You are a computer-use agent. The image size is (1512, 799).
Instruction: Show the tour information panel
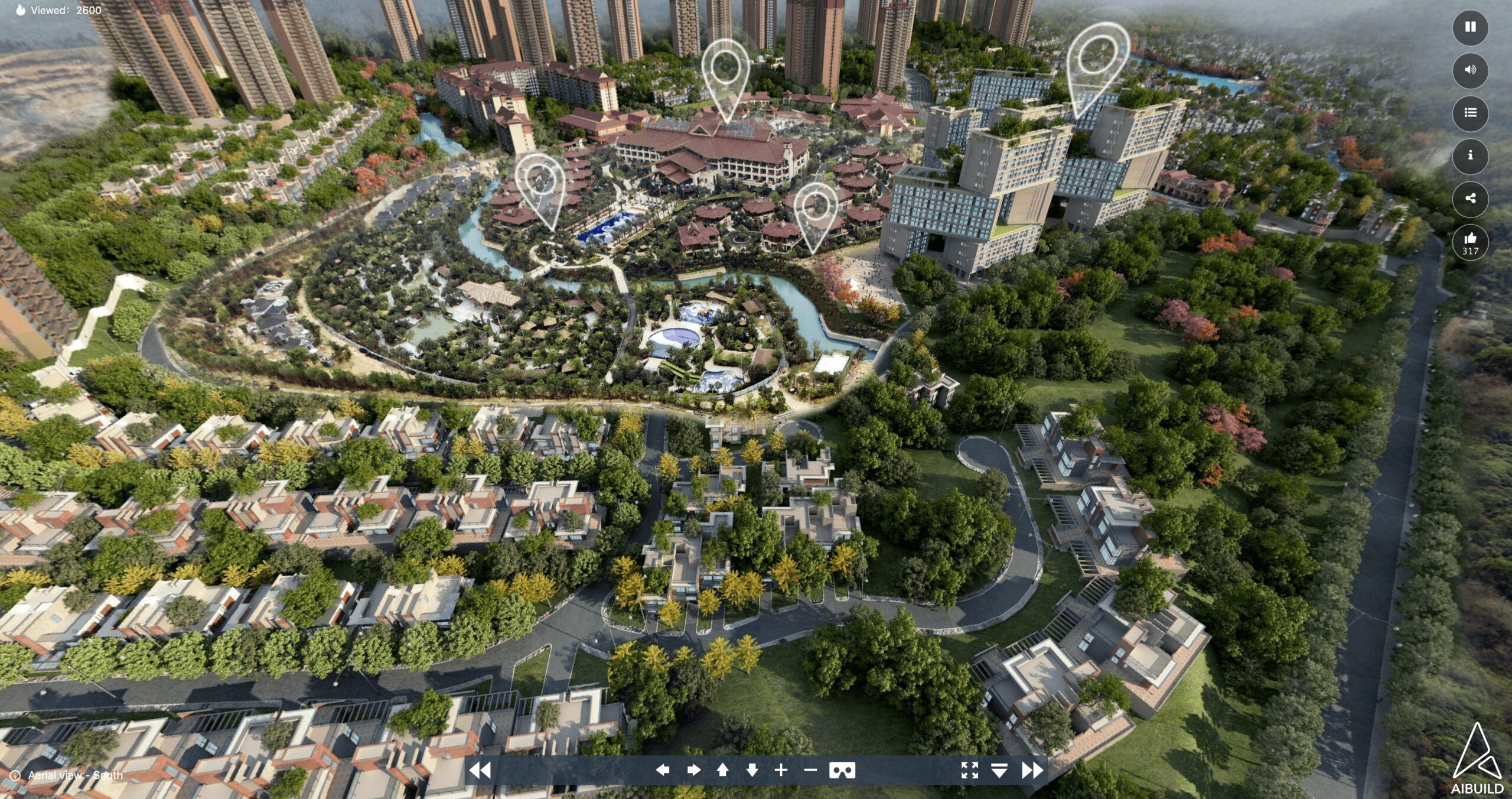pyautogui.click(x=1470, y=155)
